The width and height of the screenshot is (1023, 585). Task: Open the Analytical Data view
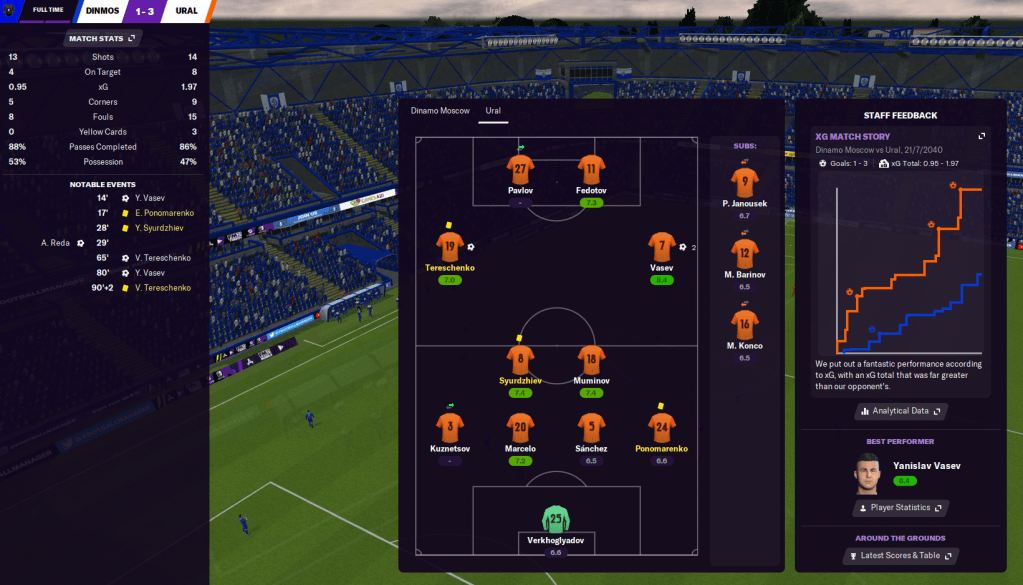click(900, 411)
